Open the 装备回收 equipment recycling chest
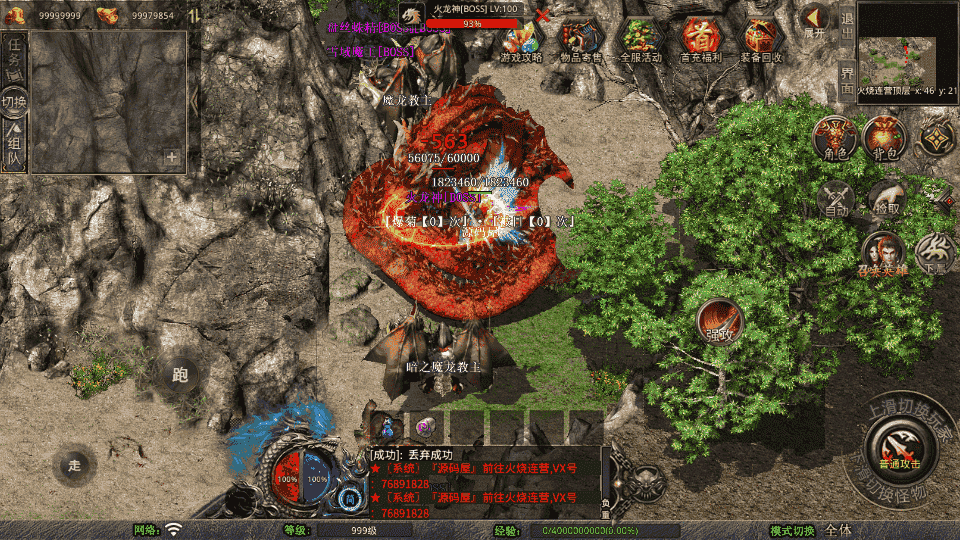 [x=762, y=41]
